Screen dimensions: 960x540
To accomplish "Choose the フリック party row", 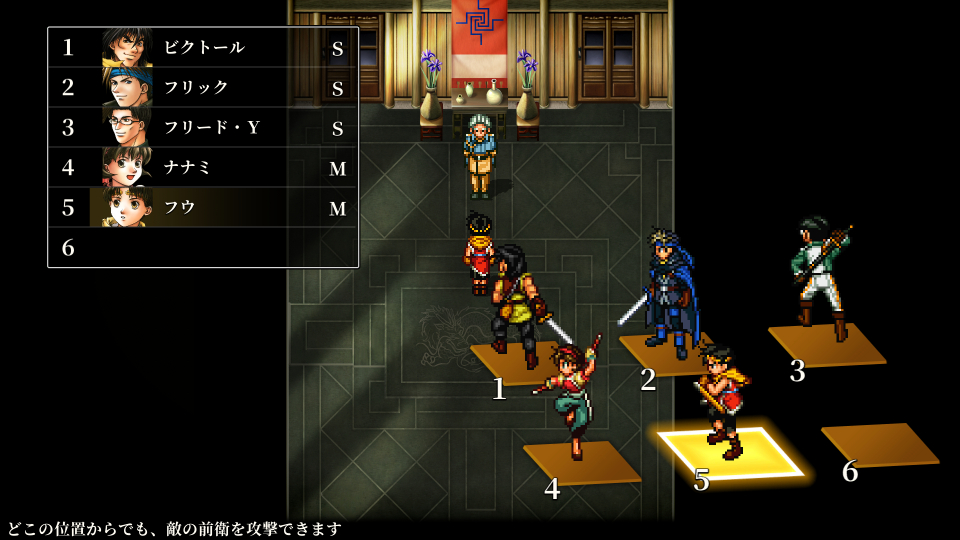I will click(203, 87).
